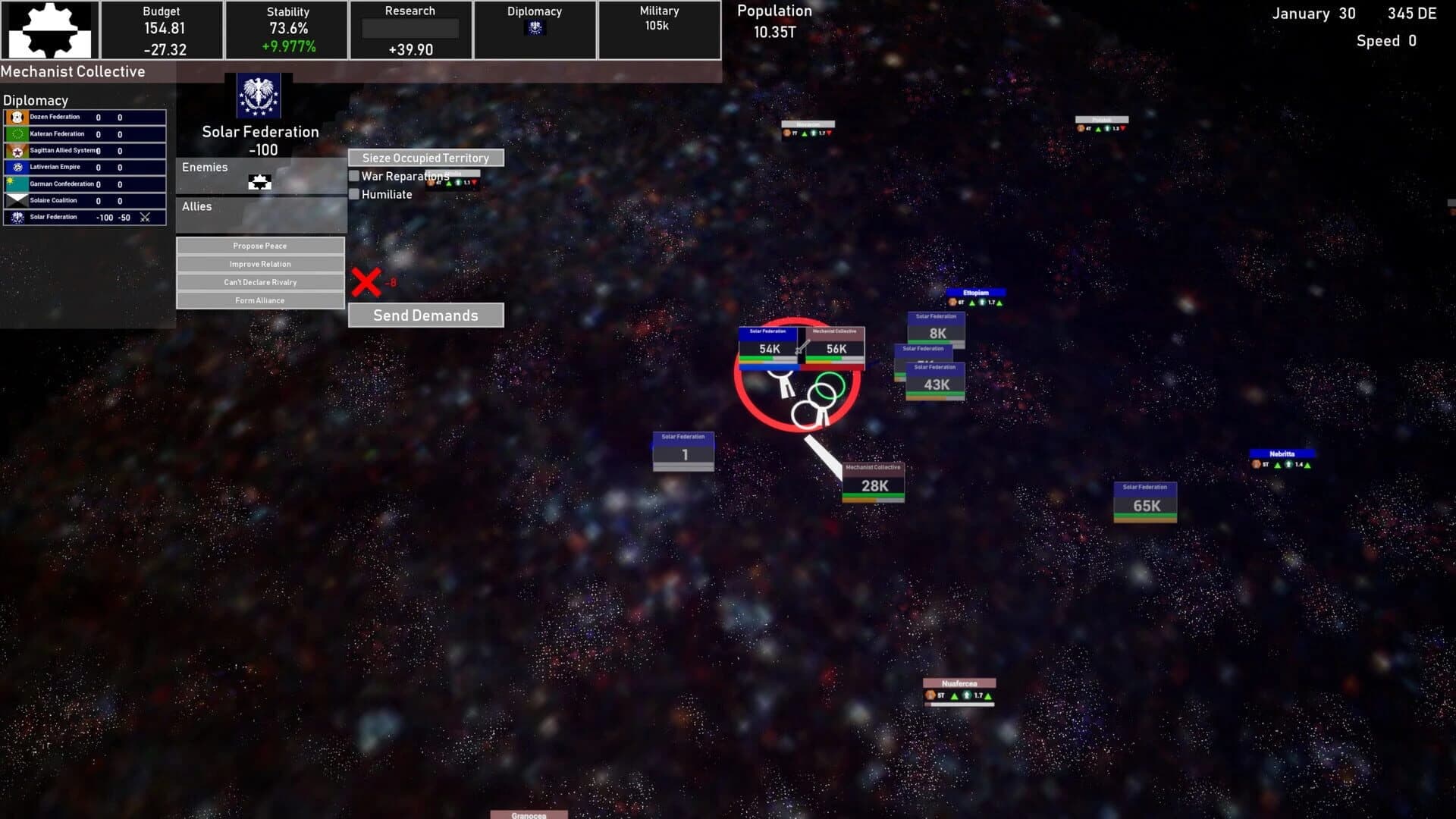Select the Dozen Federation flag icon
This screenshot has height=819, width=1456.
coord(17,117)
